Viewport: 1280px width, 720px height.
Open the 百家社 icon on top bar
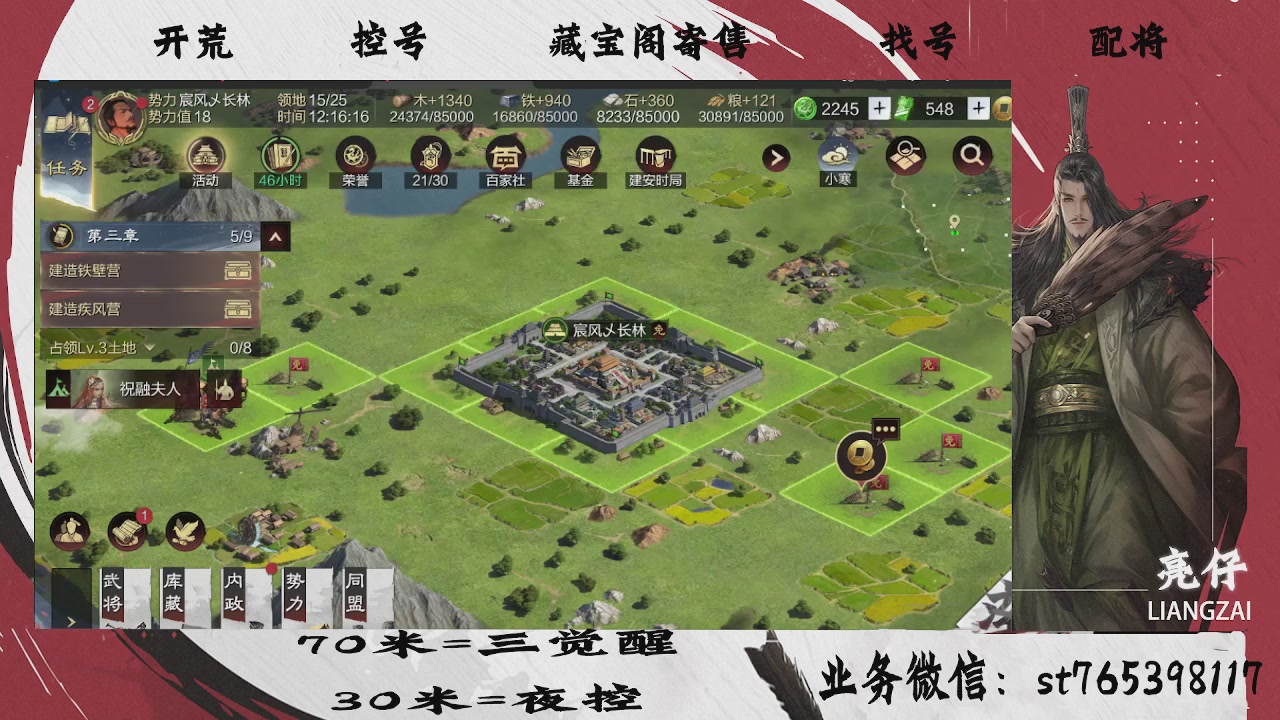[505, 158]
